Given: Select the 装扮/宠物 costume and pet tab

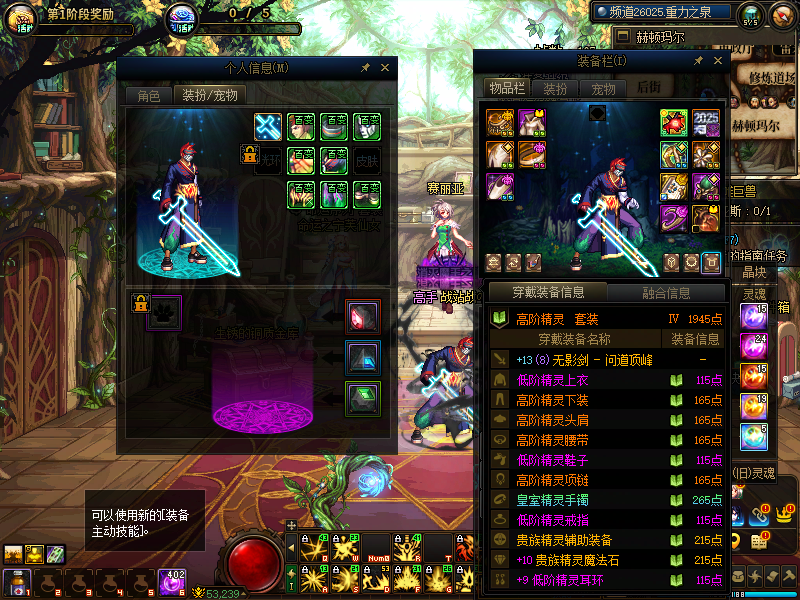Looking at the screenshot, I should coord(208,96).
